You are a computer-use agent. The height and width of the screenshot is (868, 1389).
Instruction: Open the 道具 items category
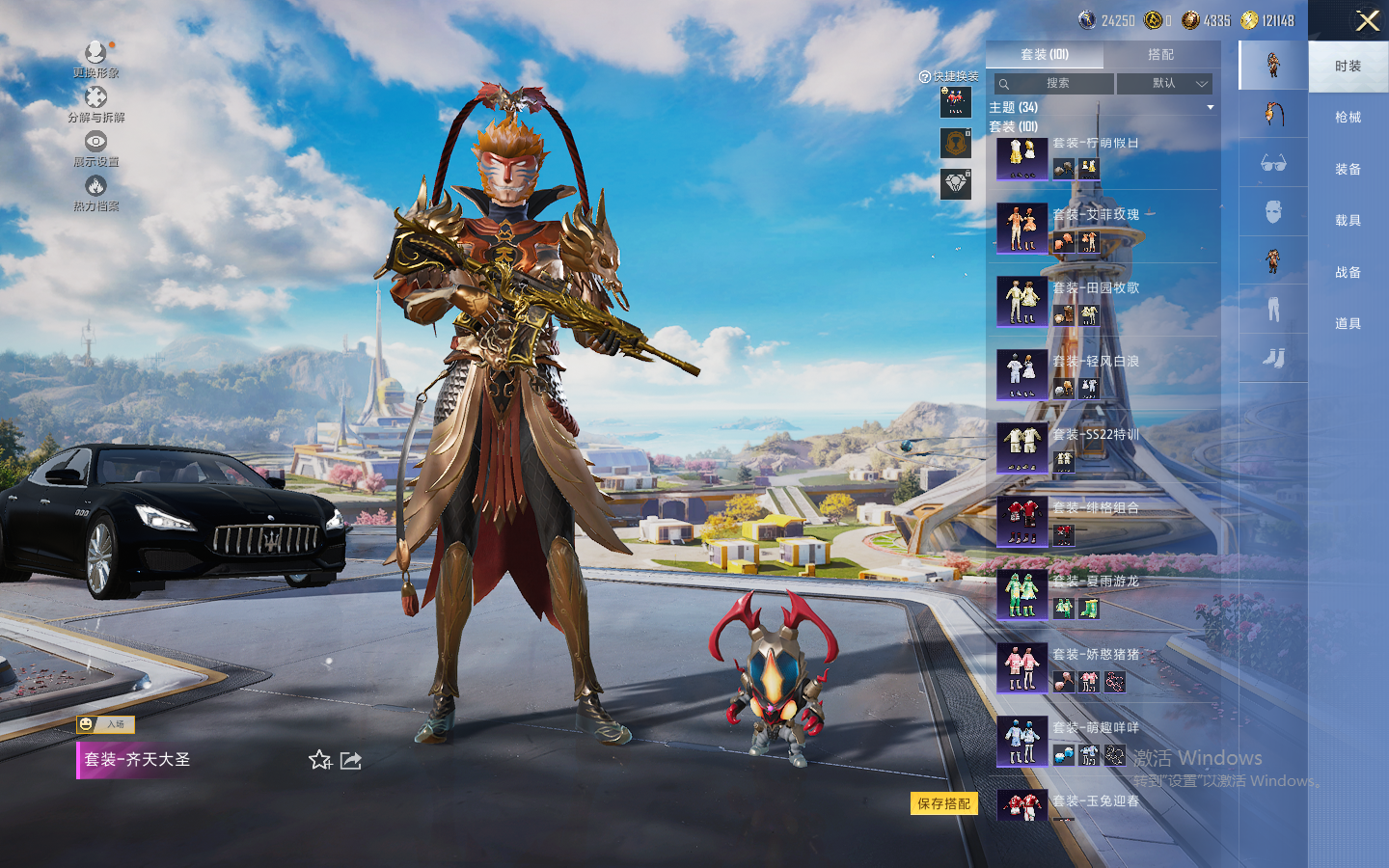[1348, 324]
